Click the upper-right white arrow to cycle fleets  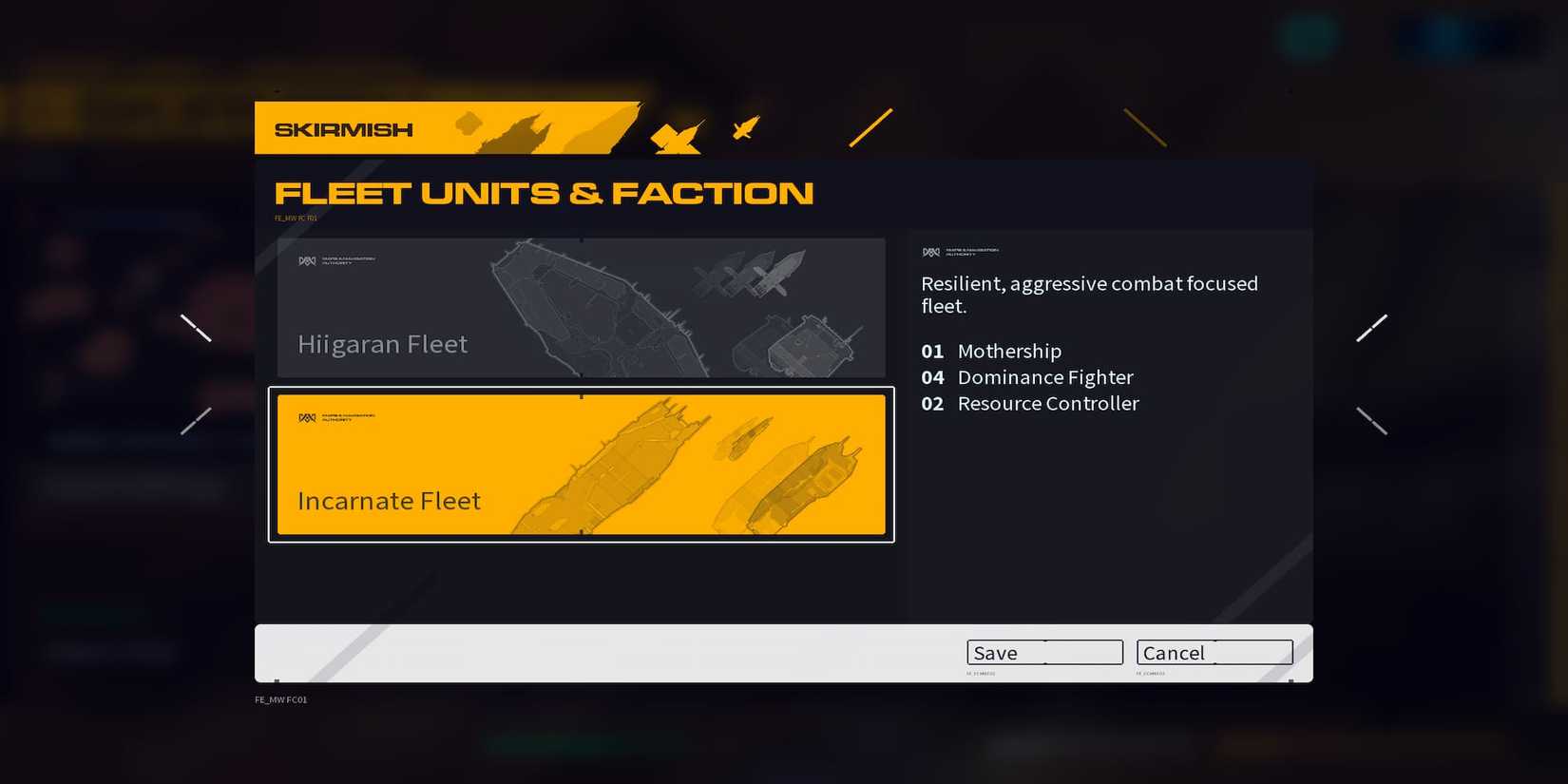tap(1372, 327)
